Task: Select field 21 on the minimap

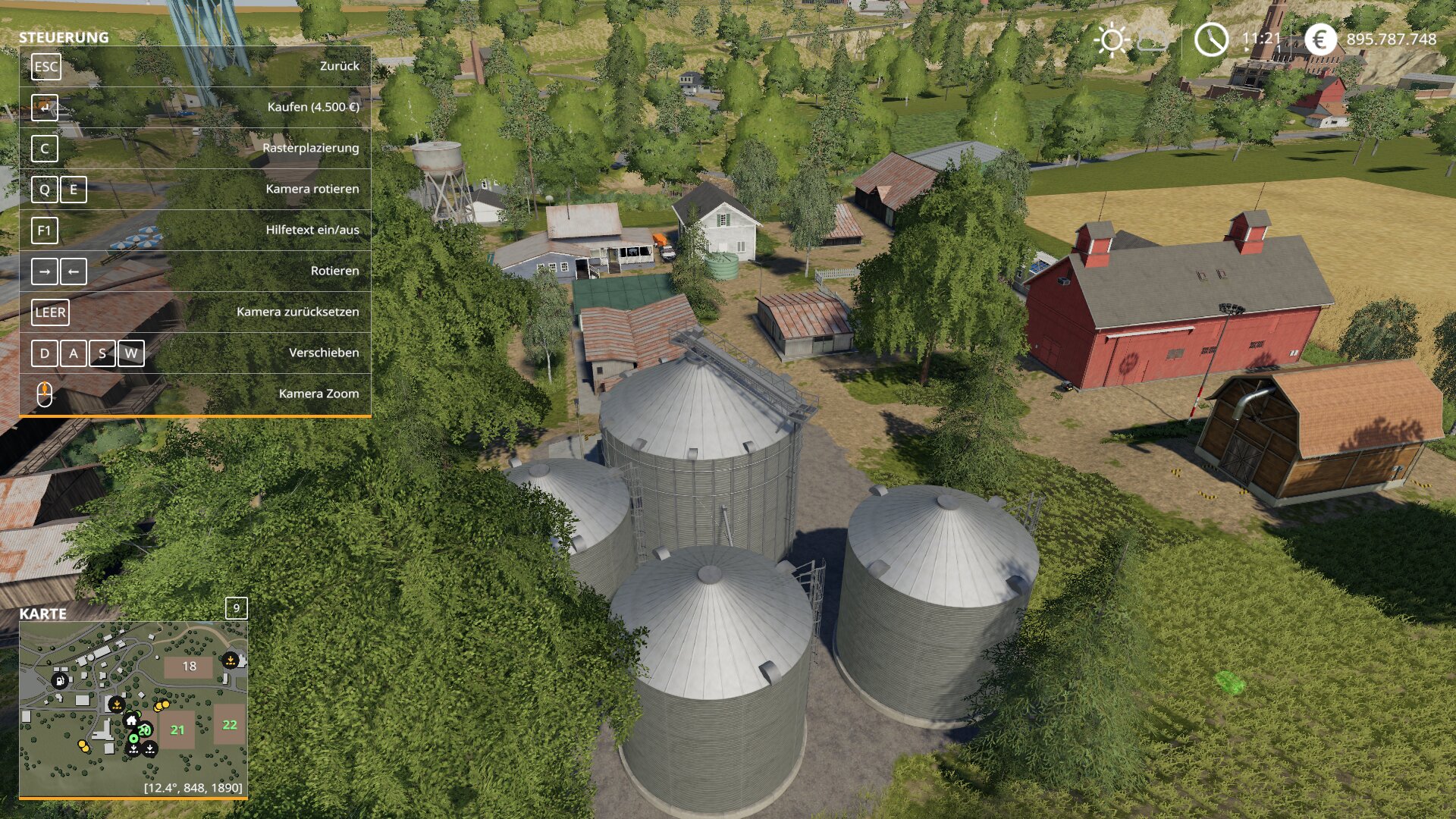Action: 177,730
